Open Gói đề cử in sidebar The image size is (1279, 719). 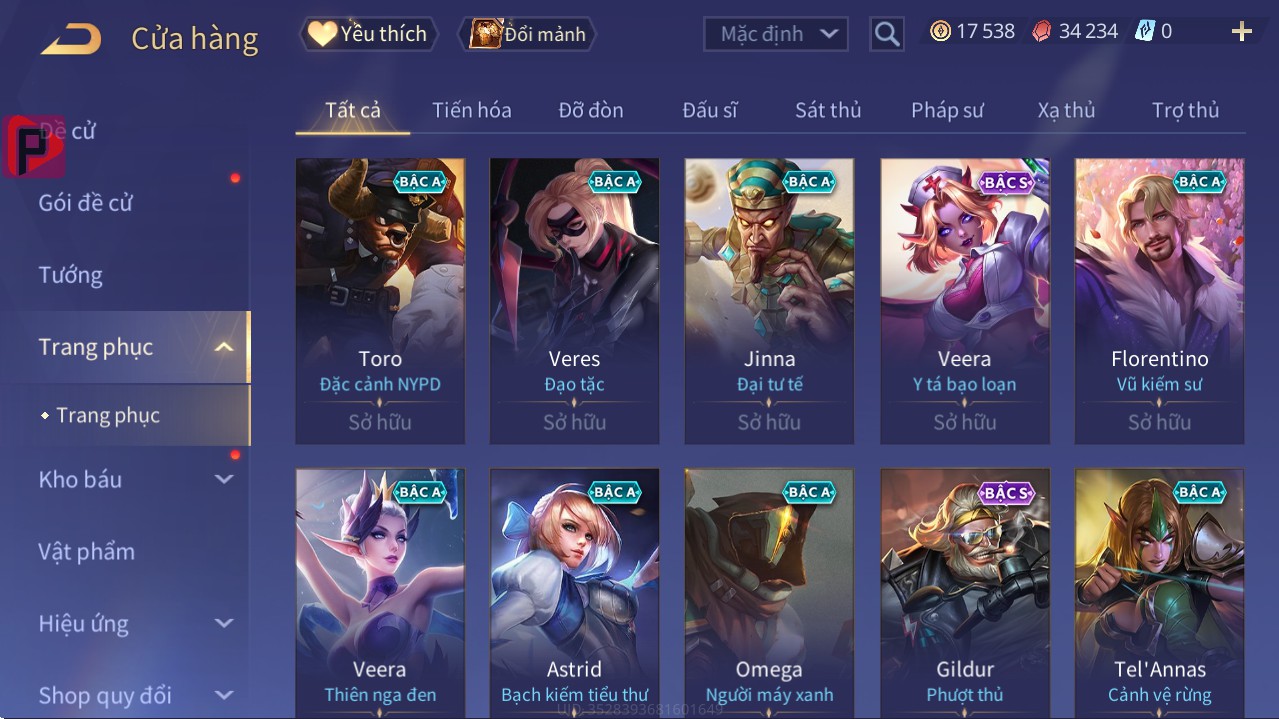tap(86, 203)
